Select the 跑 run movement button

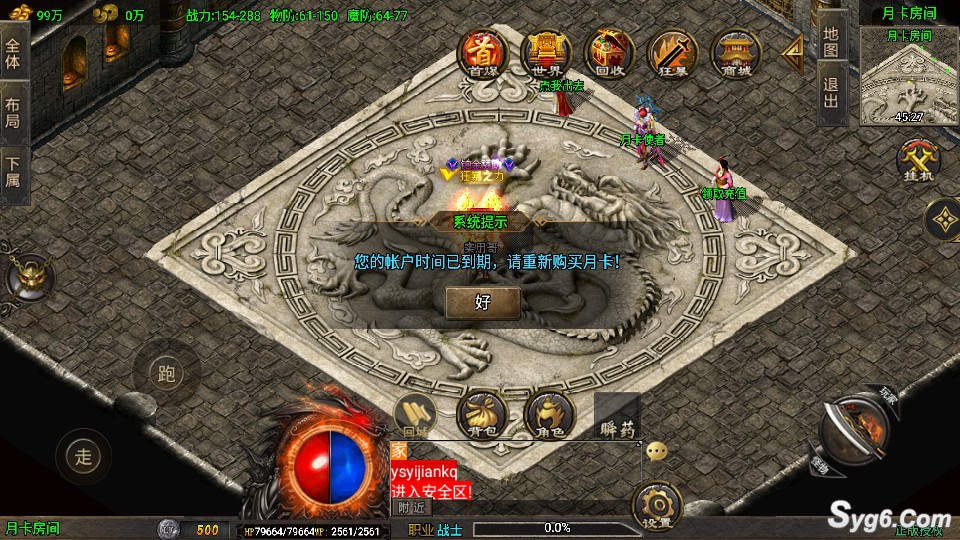[166, 375]
